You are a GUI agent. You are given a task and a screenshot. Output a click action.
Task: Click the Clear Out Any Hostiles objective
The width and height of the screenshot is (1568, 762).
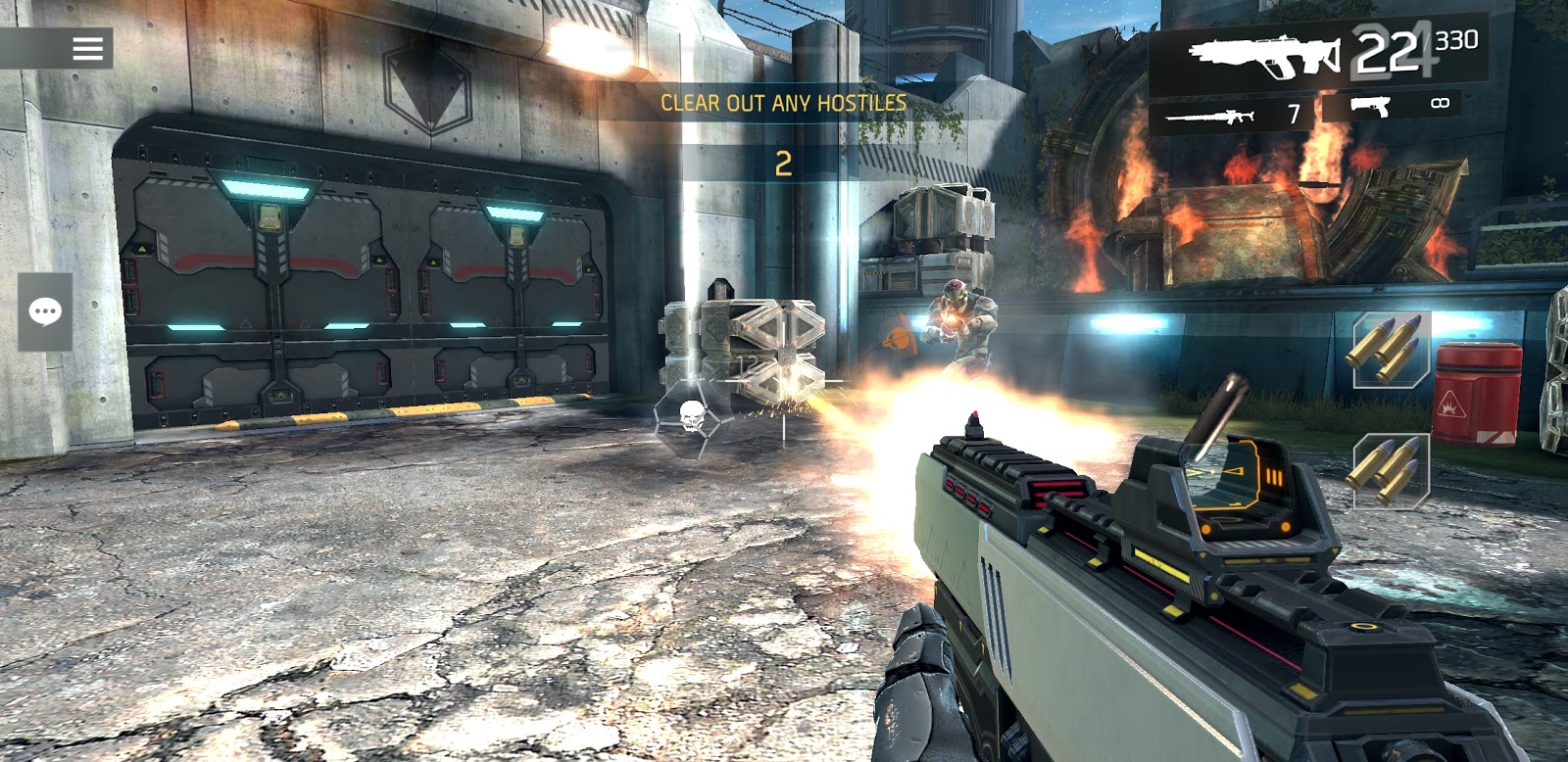783,103
